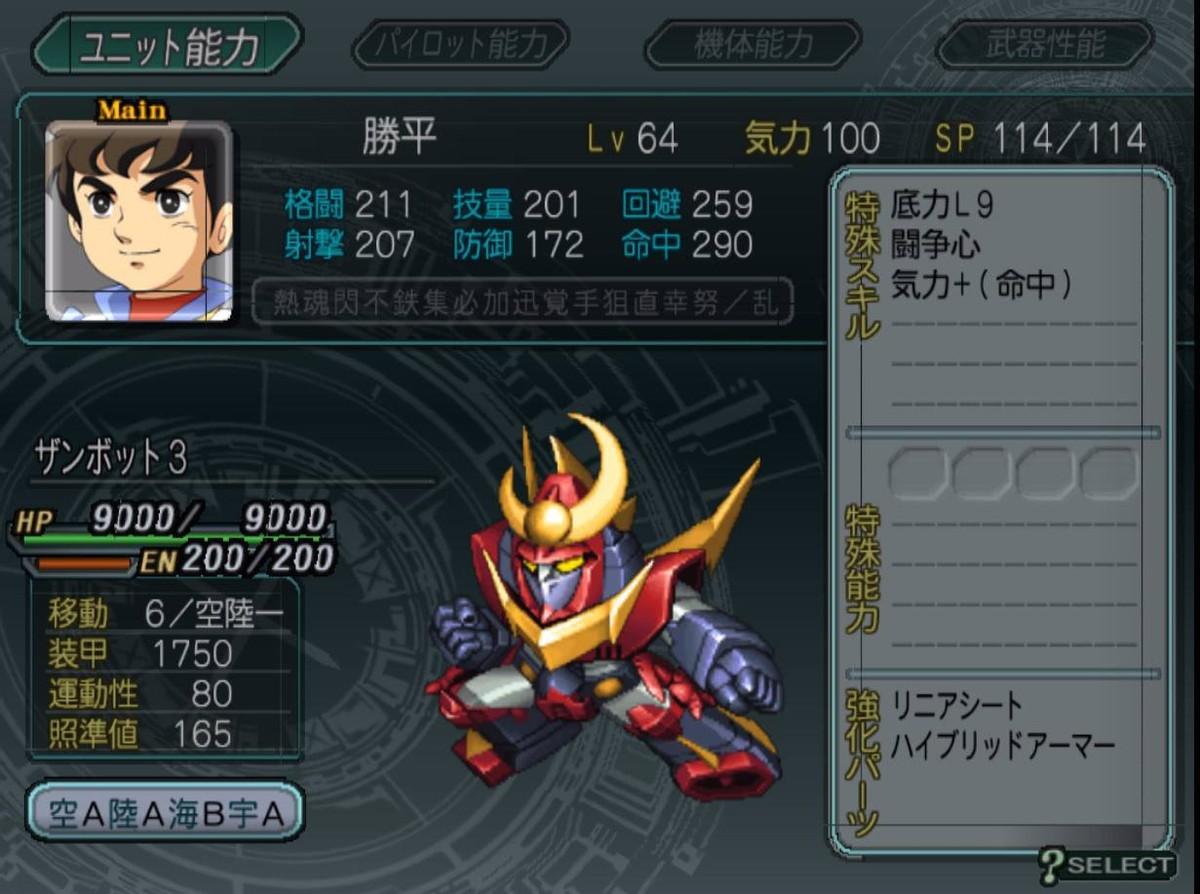Viewport: 1200px width, 894px height.
Task: Show the 機体能力 tab
Action: click(753, 45)
